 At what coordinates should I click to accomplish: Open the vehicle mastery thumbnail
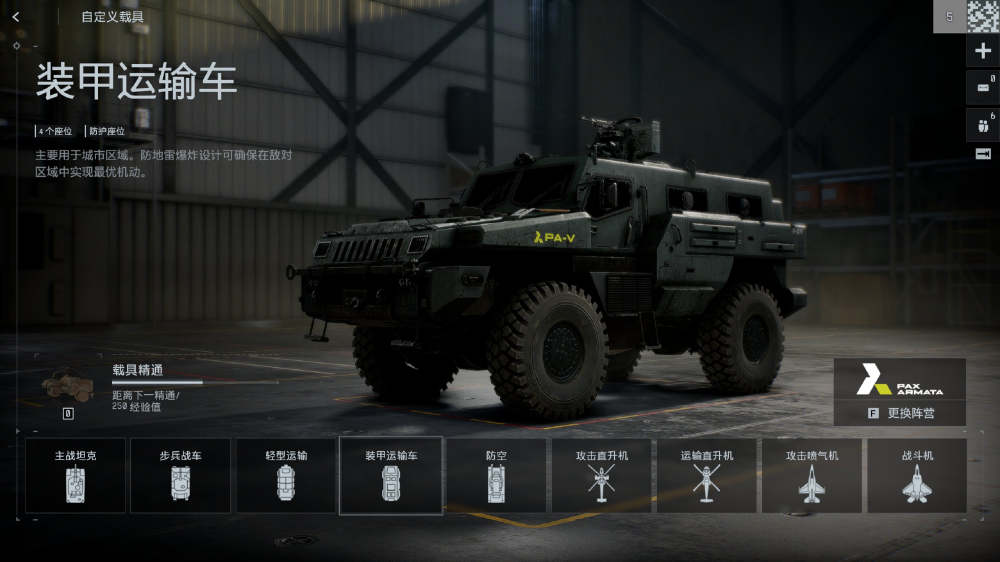click(x=67, y=385)
